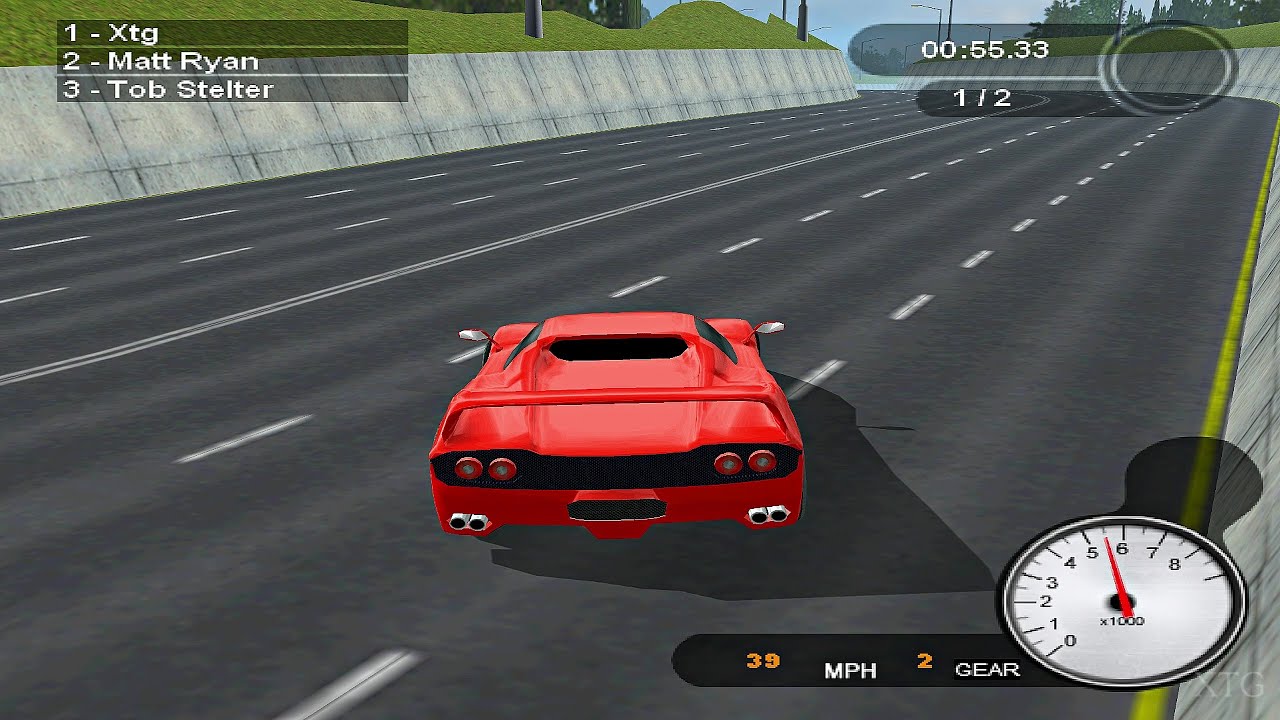Select the Xtg row in standings
Image resolution: width=1280 pixels, height=720 pixels.
(232, 33)
